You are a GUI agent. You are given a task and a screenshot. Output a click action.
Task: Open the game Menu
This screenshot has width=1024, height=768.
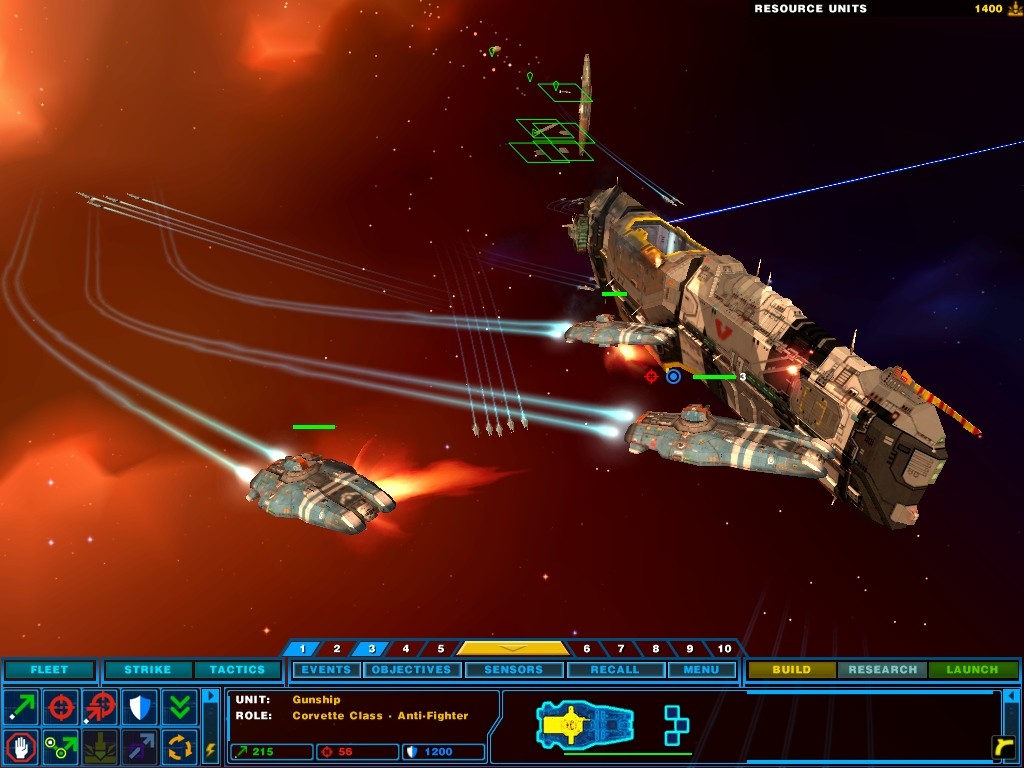pyautogui.click(x=701, y=670)
